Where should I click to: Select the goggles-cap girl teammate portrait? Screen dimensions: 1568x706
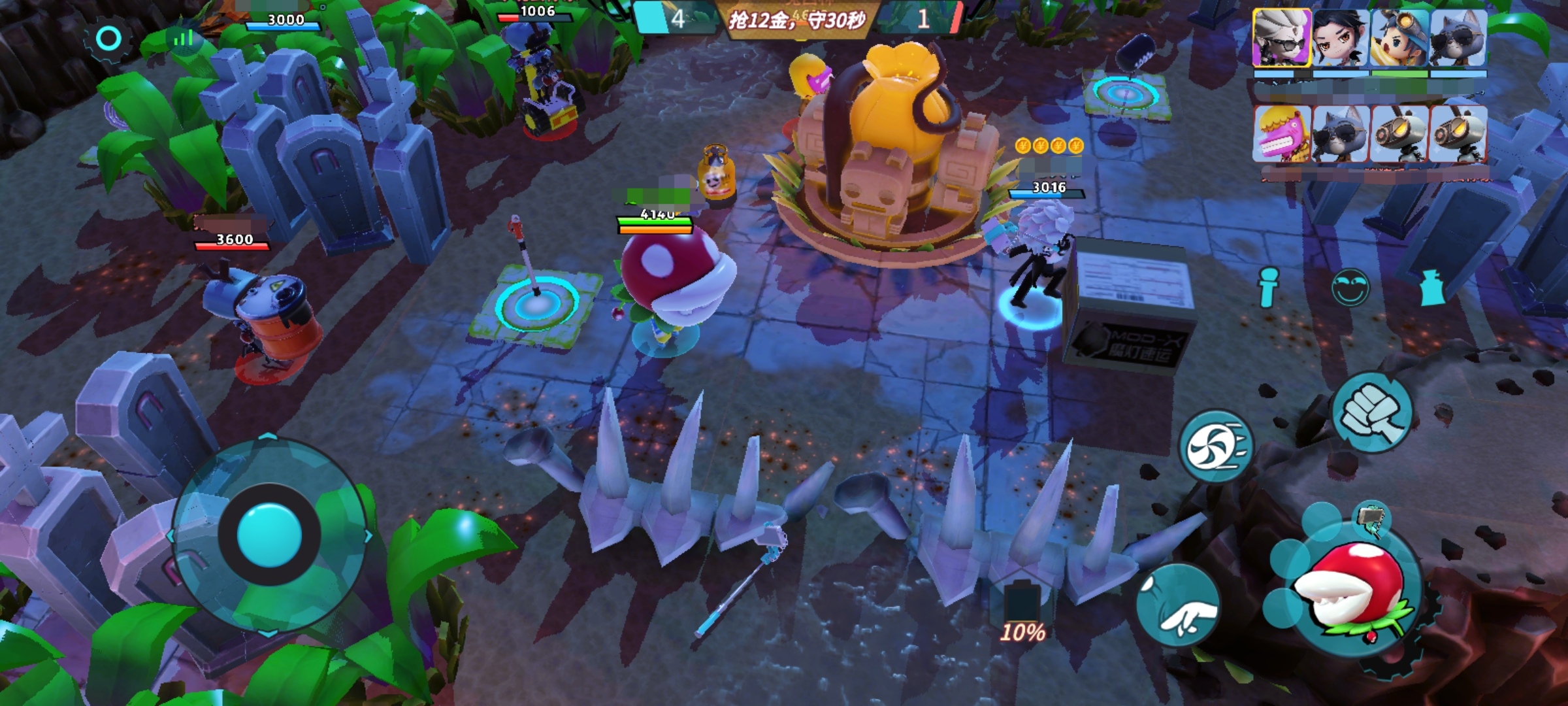point(1399,38)
